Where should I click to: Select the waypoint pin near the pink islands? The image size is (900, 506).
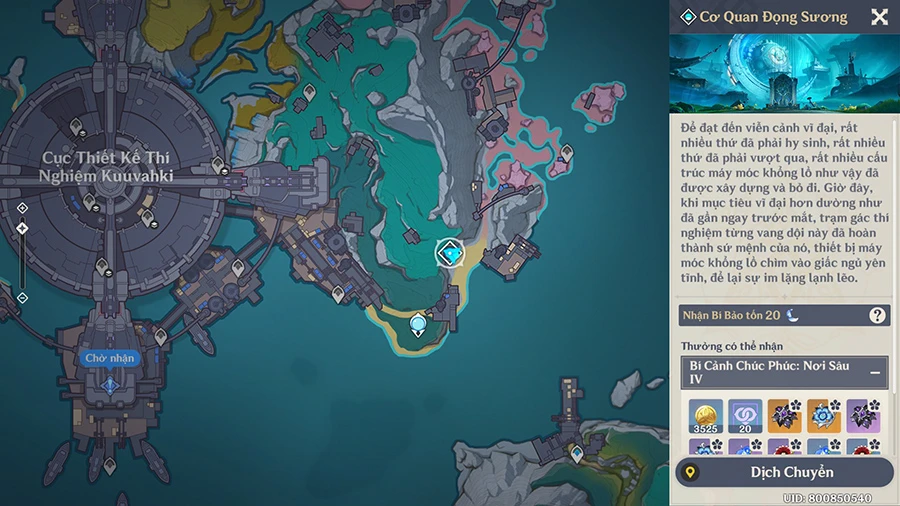pyautogui.click(x=567, y=153)
